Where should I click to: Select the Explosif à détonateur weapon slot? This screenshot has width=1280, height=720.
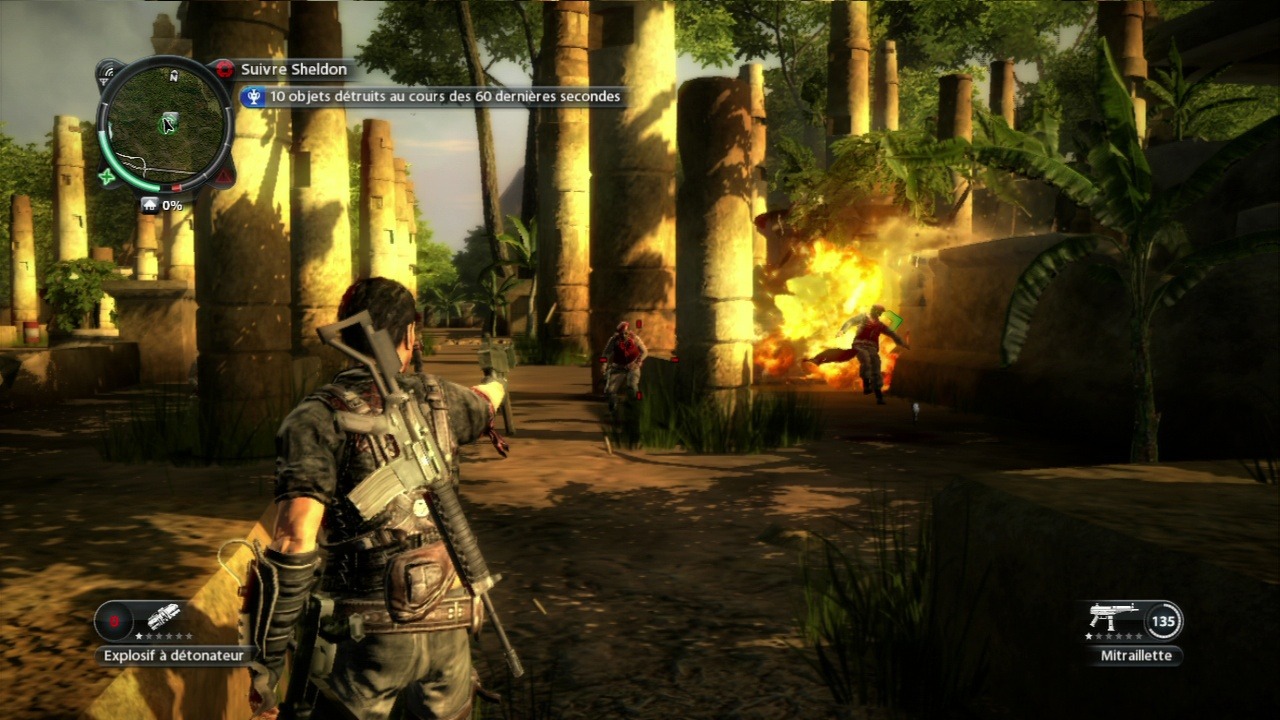click(145, 620)
